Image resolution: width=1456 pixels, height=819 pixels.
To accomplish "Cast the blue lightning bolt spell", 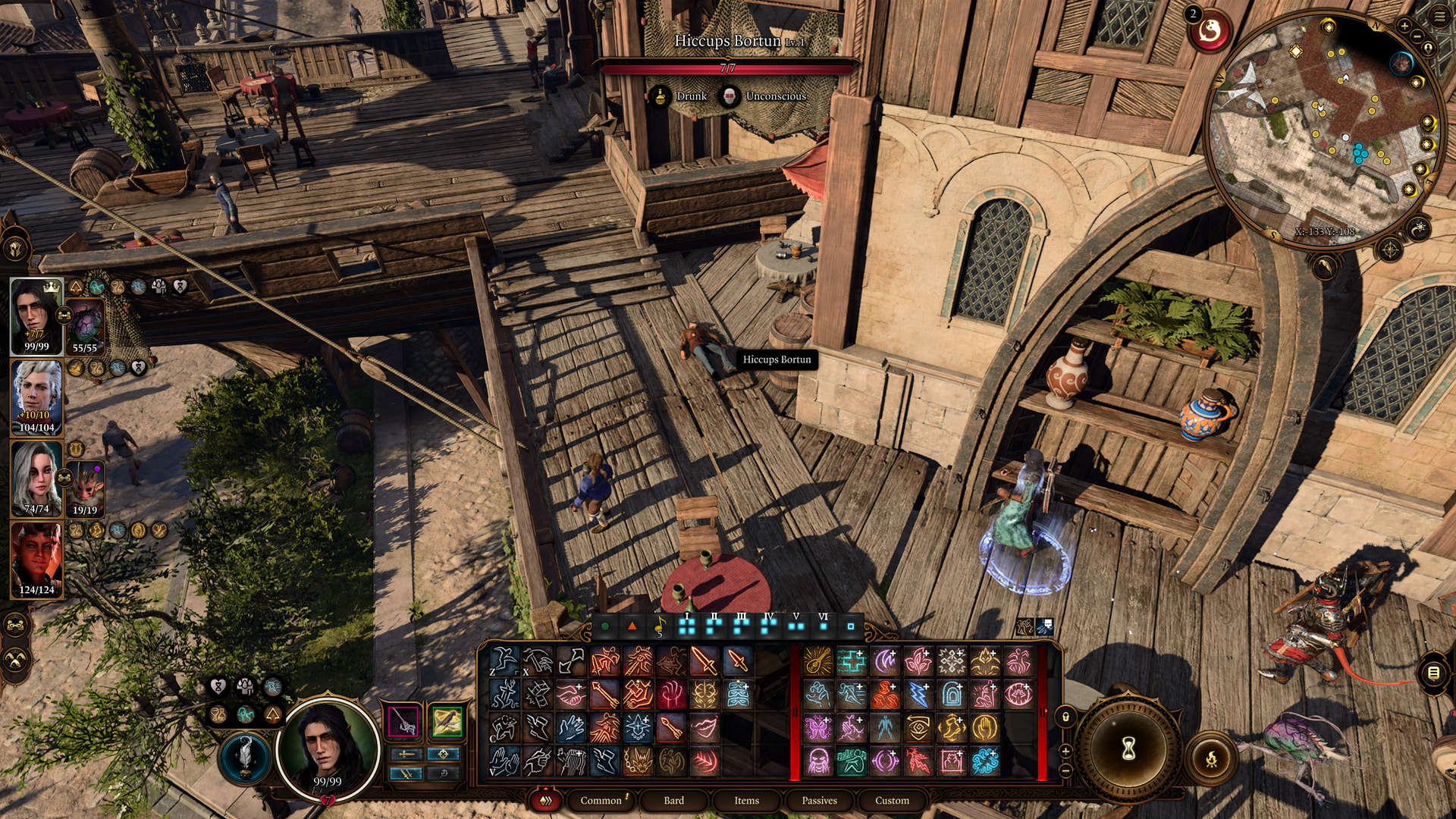I will coord(918,694).
